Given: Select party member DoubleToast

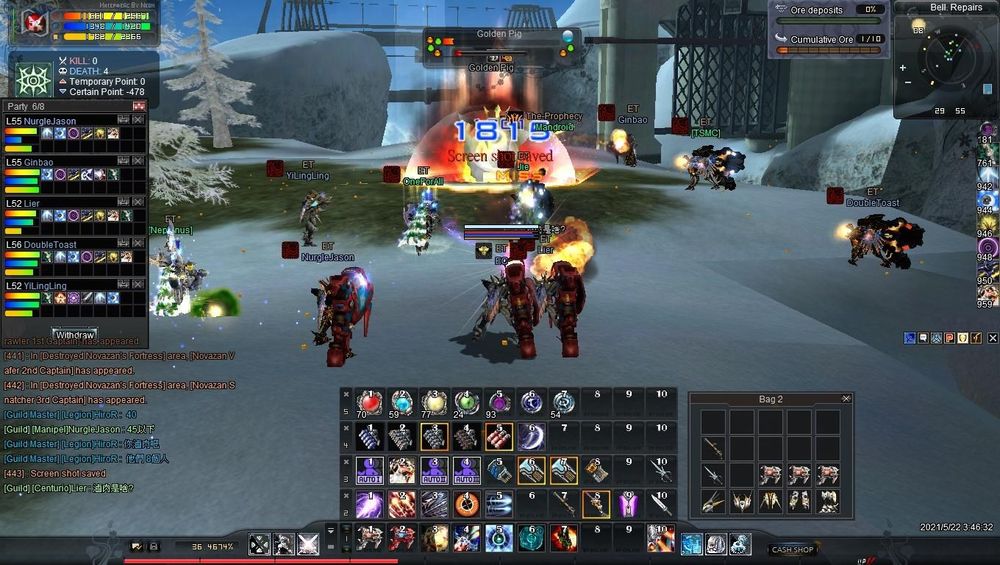Looking at the screenshot, I should (x=50, y=244).
